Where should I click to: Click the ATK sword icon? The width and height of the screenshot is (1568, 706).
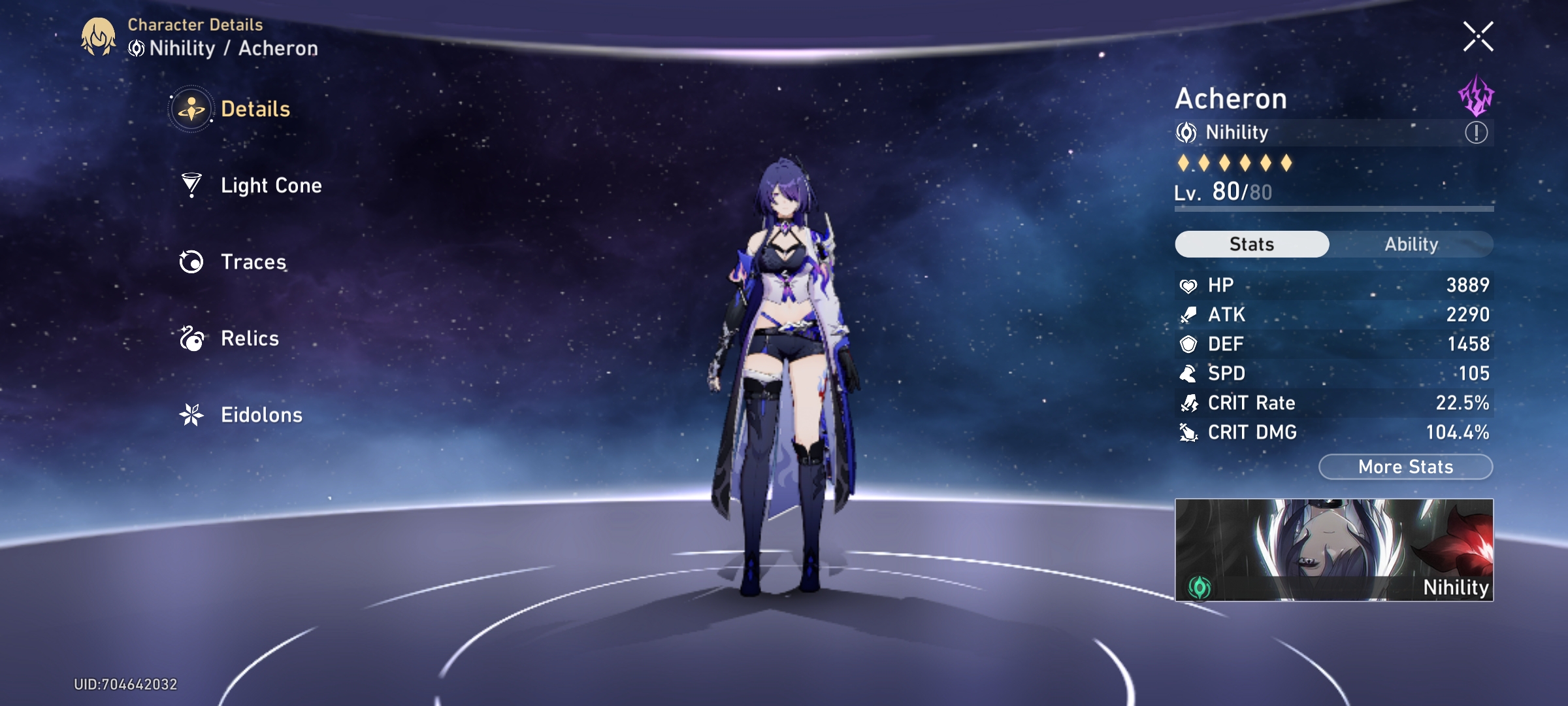click(1189, 314)
